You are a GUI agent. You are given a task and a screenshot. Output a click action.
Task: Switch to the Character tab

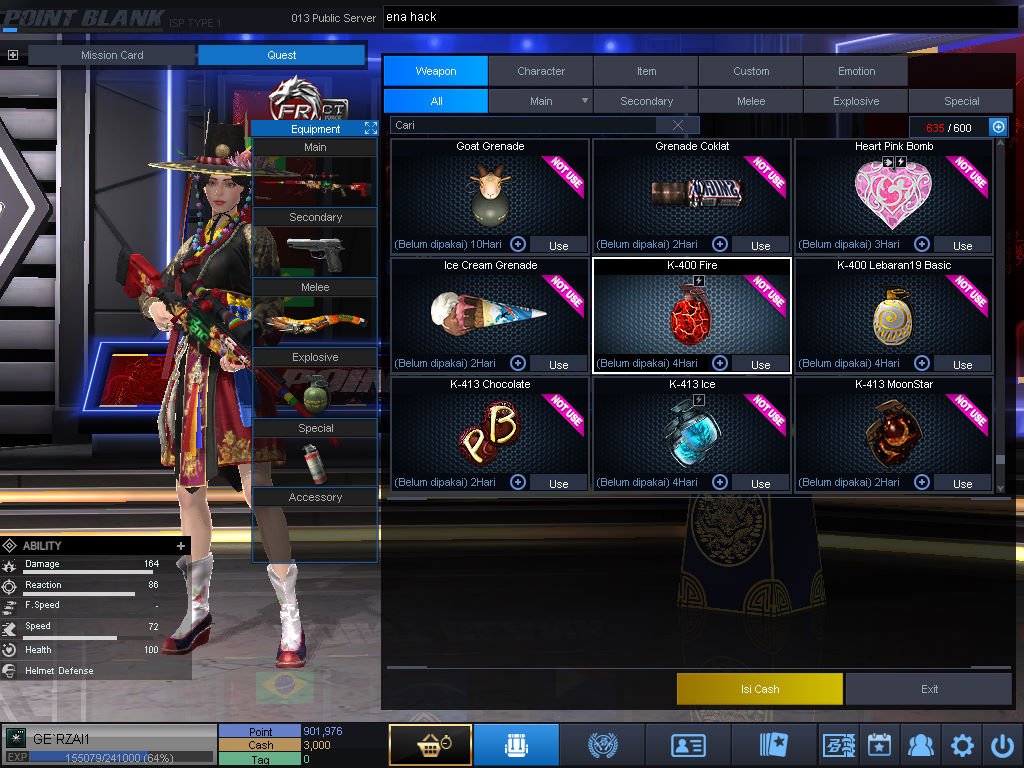click(x=541, y=71)
